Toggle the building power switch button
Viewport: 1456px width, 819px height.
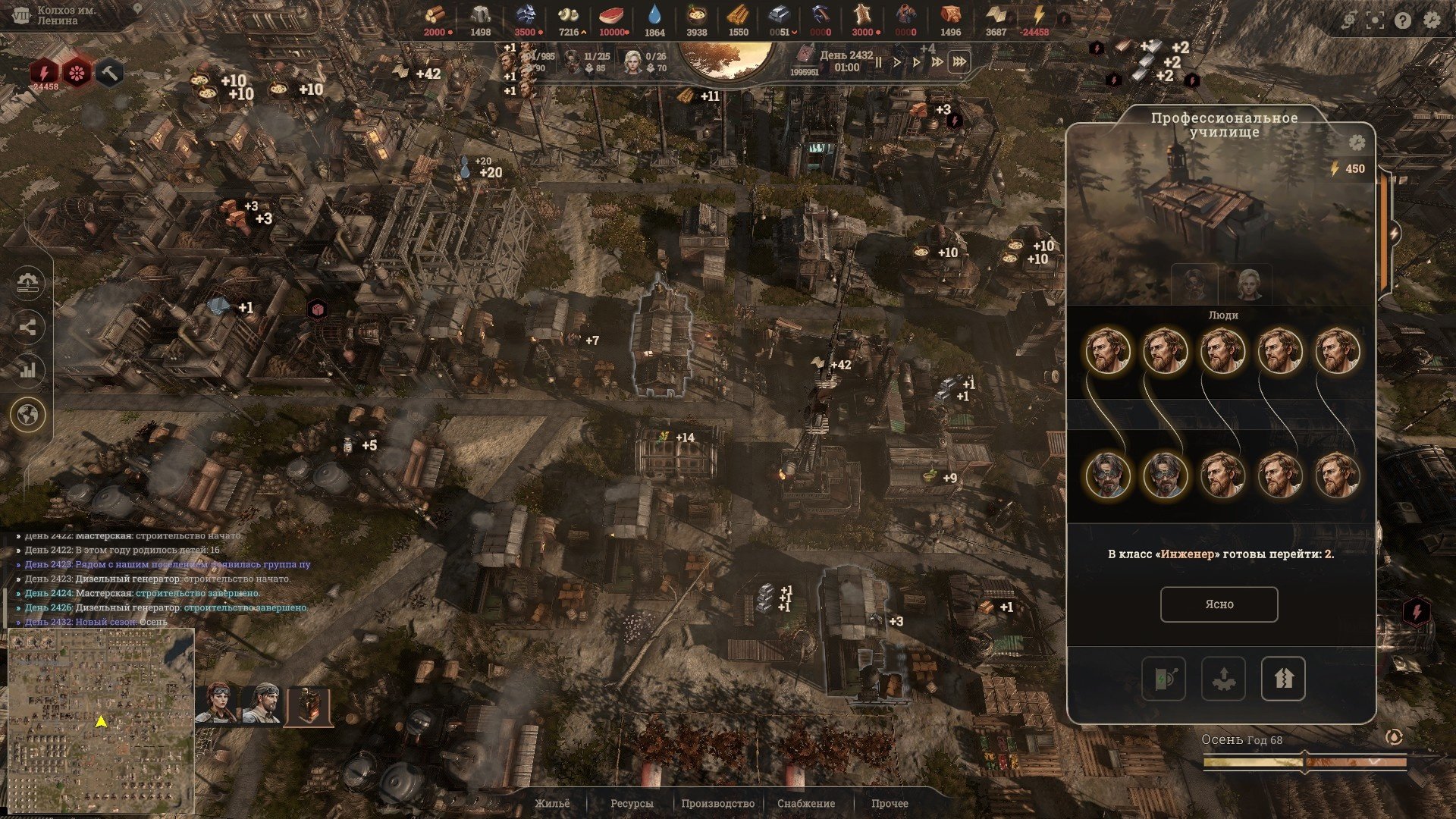[x=1163, y=678]
